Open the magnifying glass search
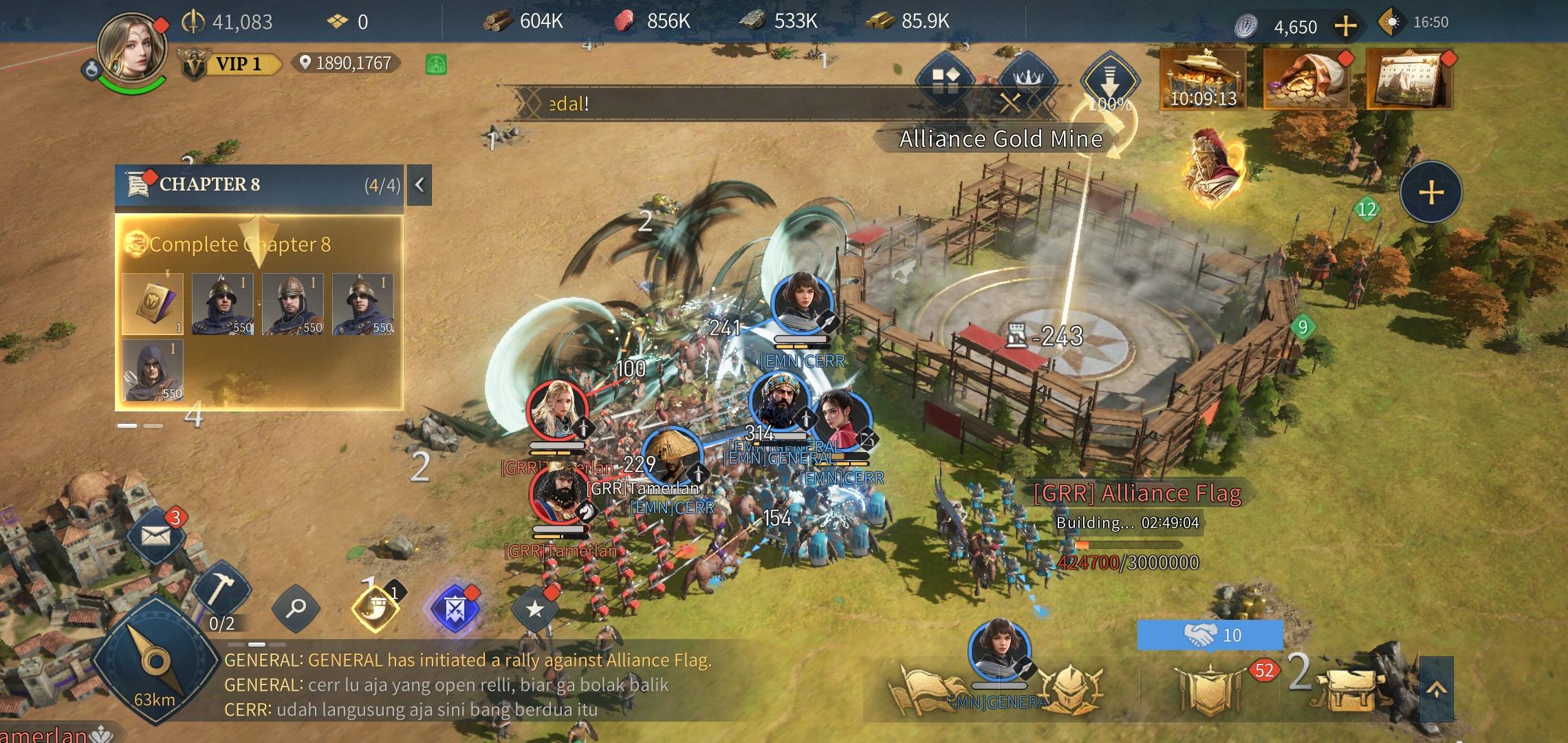 click(296, 608)
